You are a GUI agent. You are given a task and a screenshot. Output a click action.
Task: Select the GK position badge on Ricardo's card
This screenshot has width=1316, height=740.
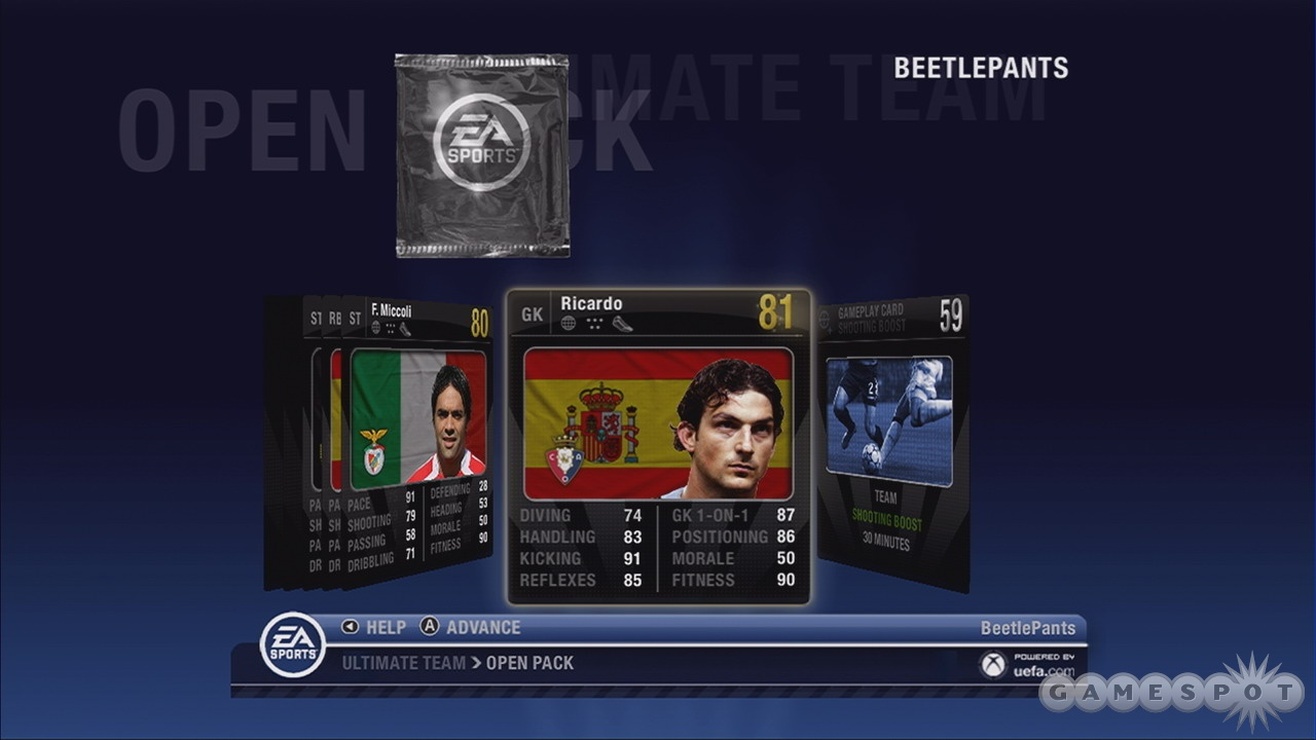[x=532, y=313]
